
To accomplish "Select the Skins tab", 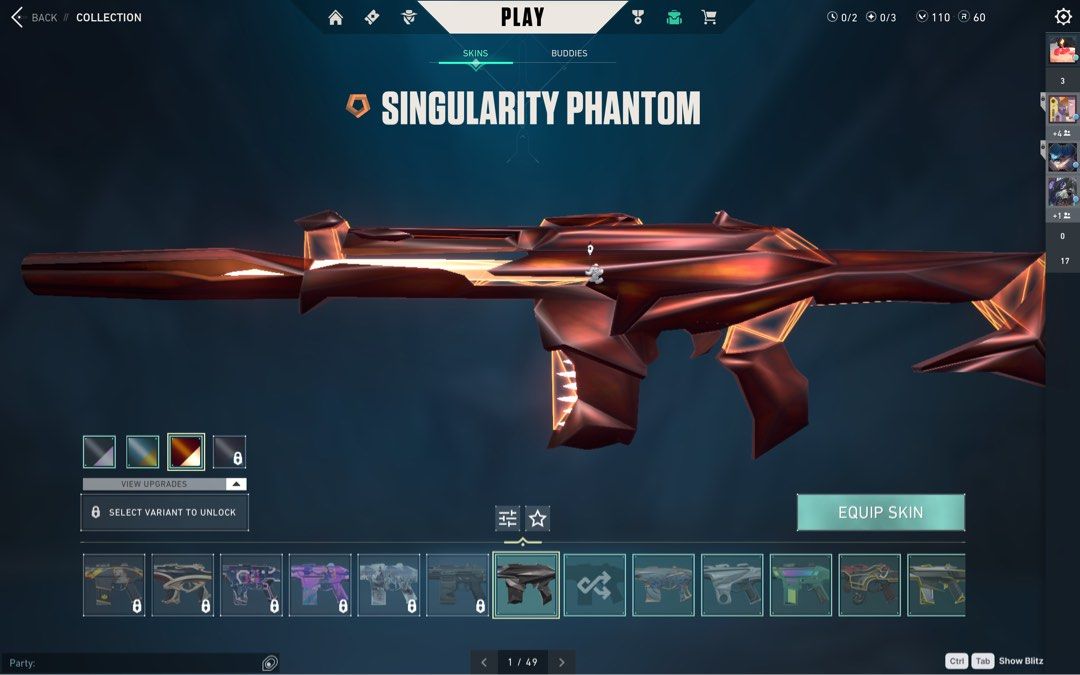I will point(475,53).
